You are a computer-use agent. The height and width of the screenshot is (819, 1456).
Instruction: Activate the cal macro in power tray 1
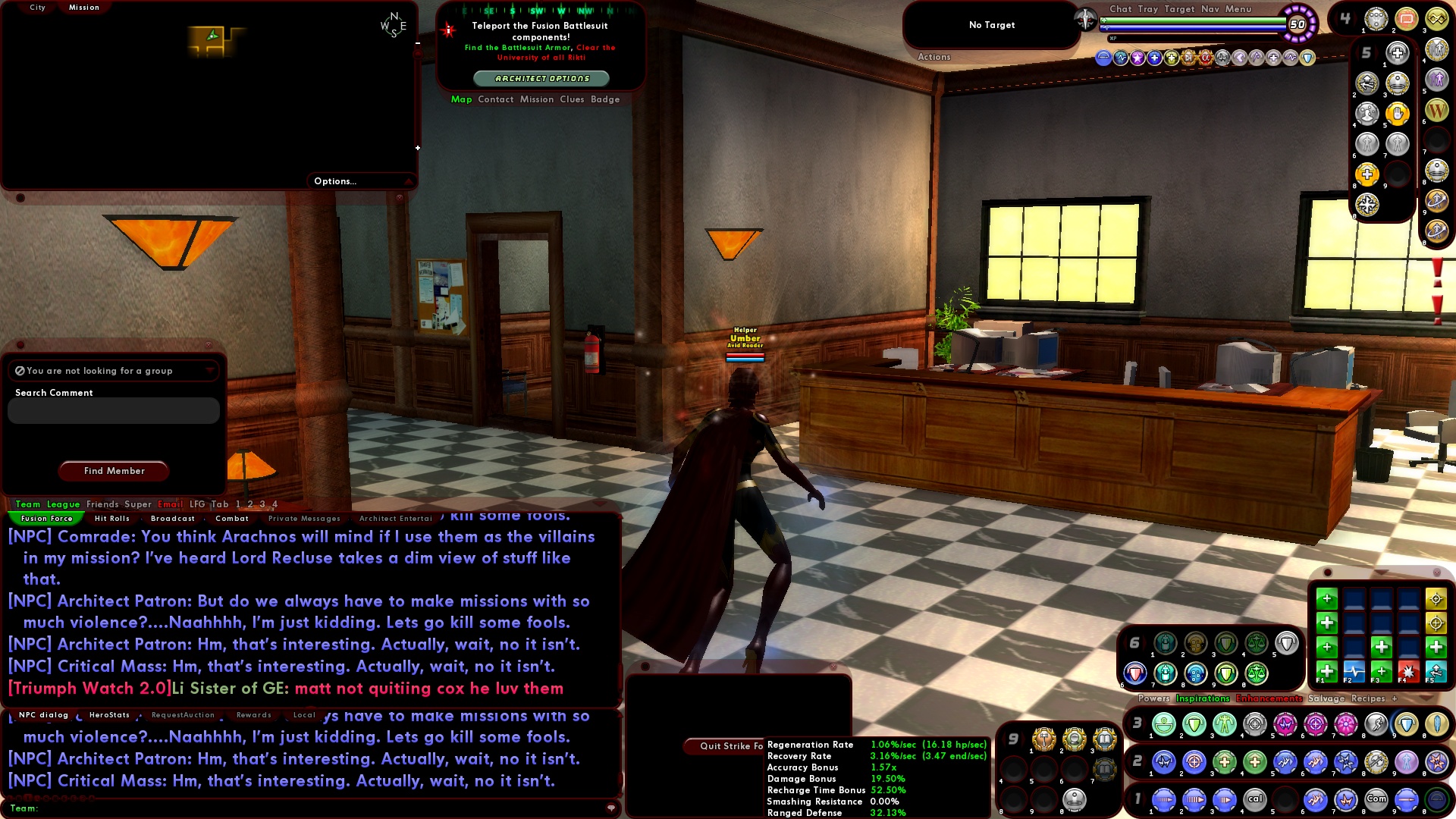click(x=1255, y=798)
